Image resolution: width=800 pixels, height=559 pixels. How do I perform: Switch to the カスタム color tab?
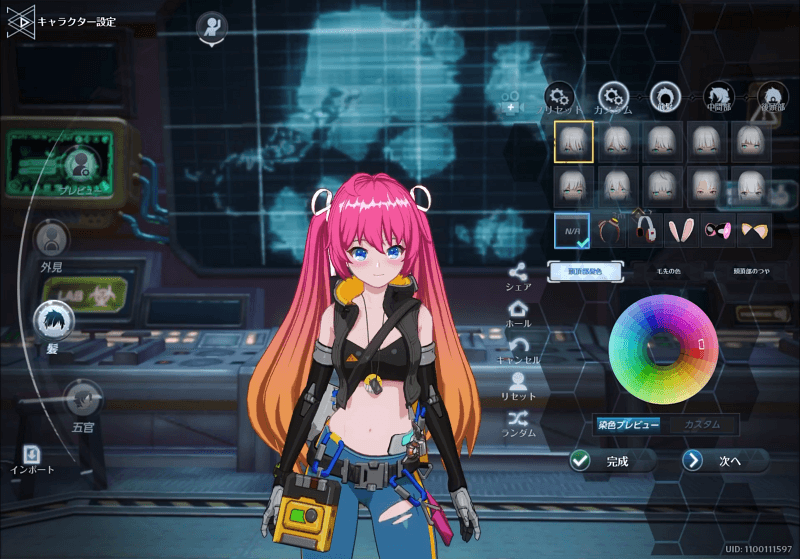point(702,424)
